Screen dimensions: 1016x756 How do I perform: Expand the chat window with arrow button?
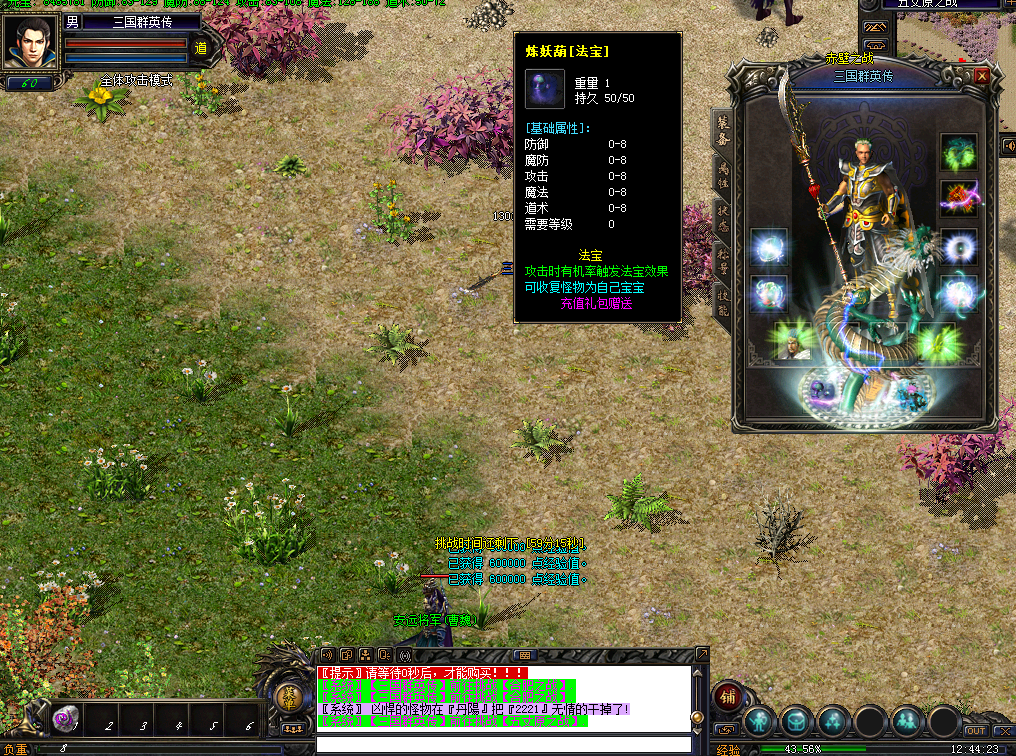pyautogui.click(x=701, y=654)
